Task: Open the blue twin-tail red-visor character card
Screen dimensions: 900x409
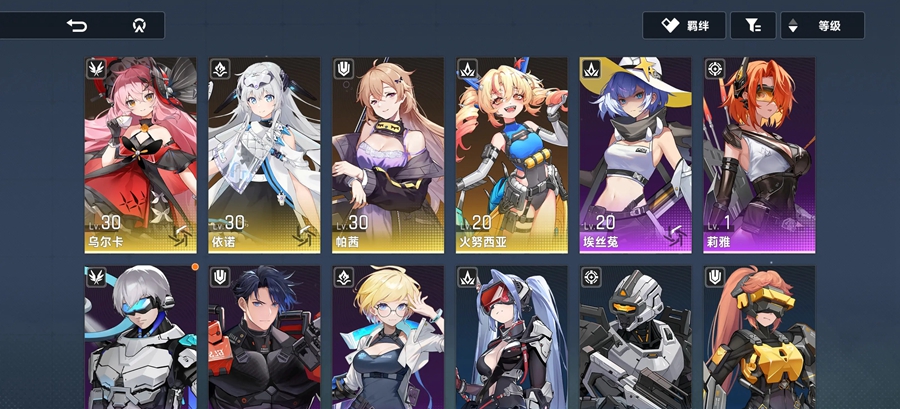Action: 512,338
